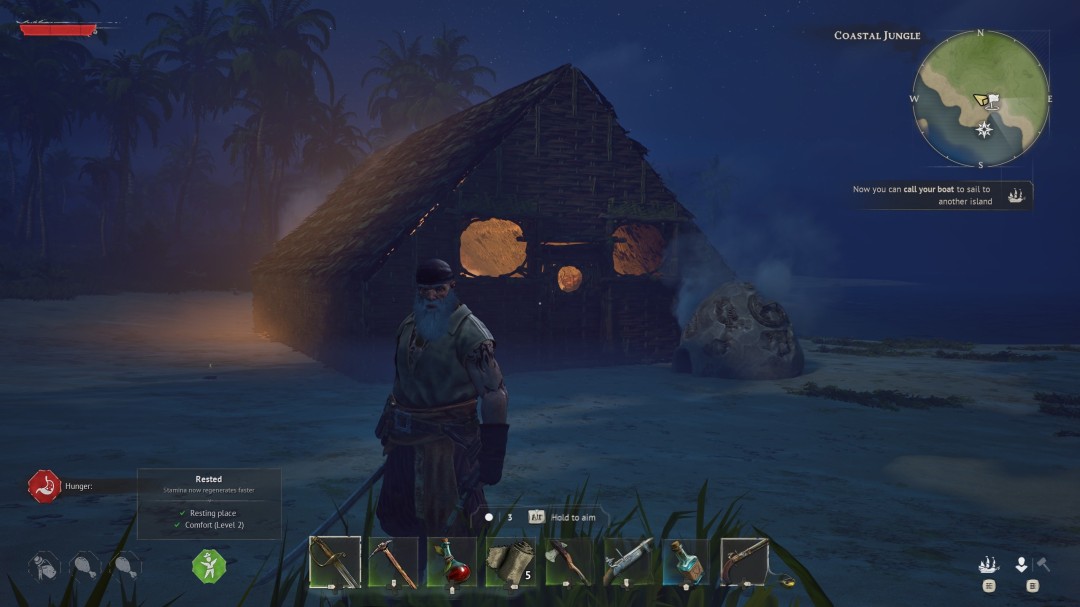Select the cloth bandage stack slot
The image size is (1080, 607).
(x=509, y=562)
